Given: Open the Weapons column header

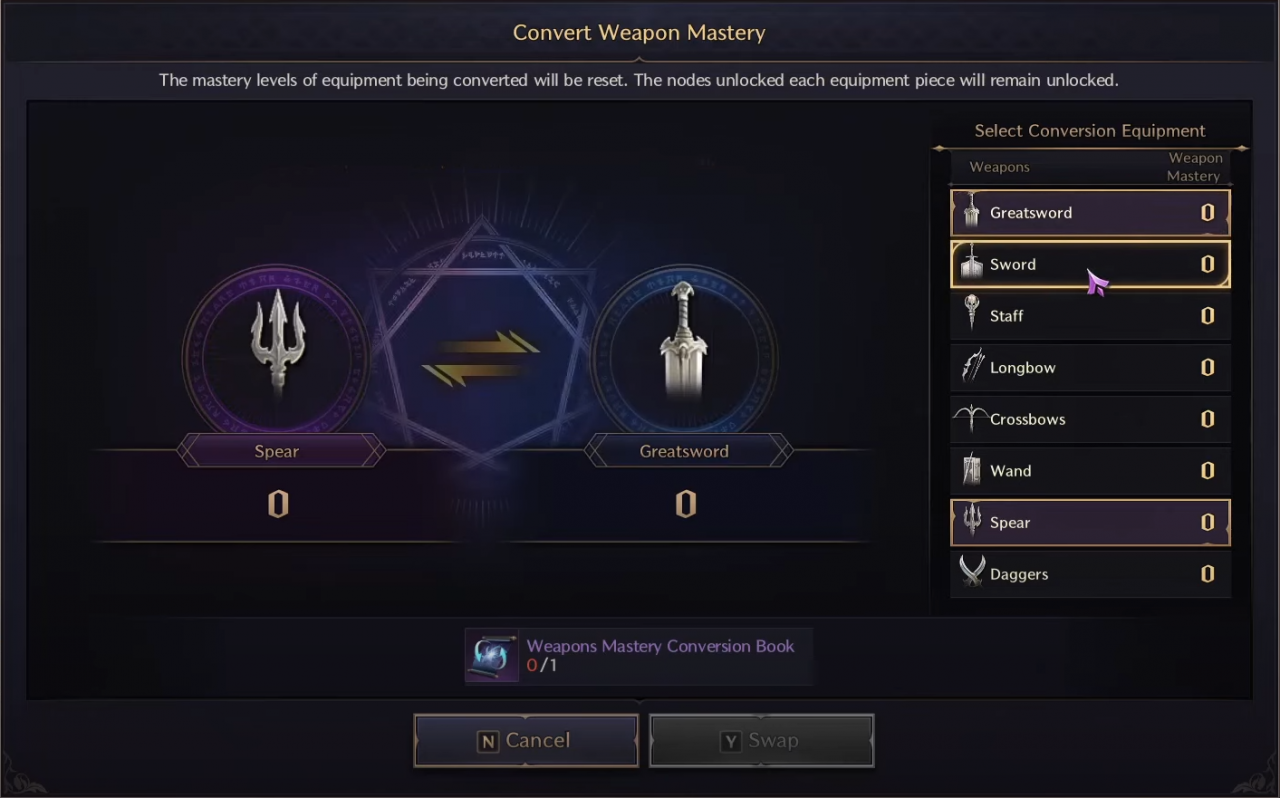Looking at the screenshot, I should (x=999, y=167).
